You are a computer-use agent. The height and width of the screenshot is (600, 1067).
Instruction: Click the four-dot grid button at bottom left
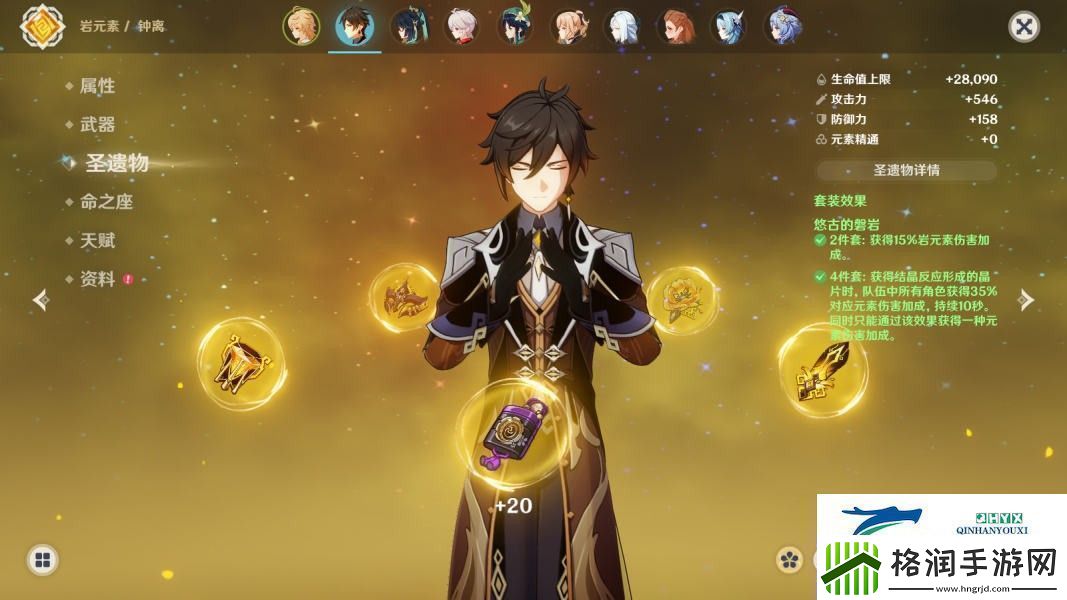pyautogui.click(x=42, y=560)
